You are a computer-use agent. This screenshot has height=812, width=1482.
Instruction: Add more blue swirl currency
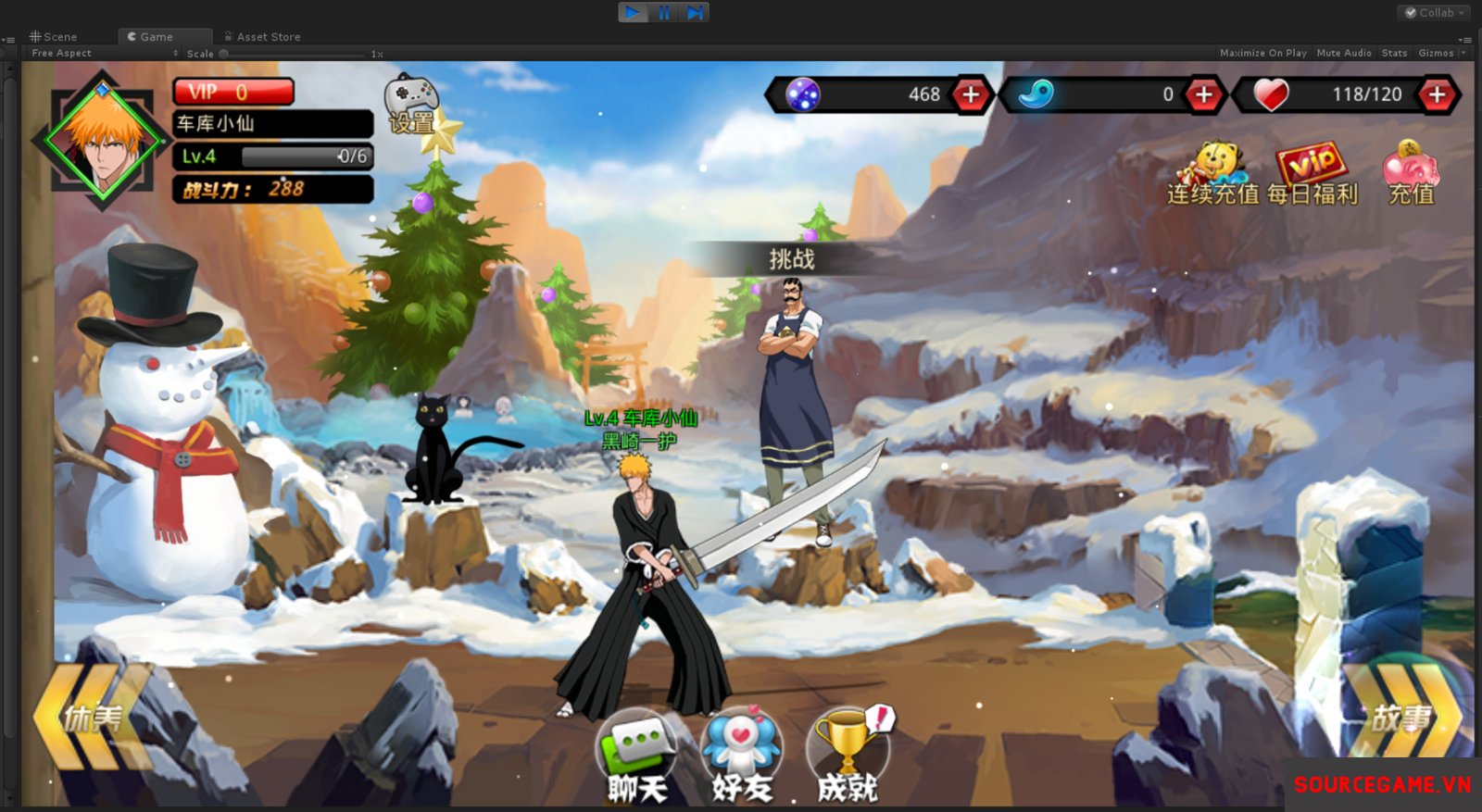(1203, 94)
